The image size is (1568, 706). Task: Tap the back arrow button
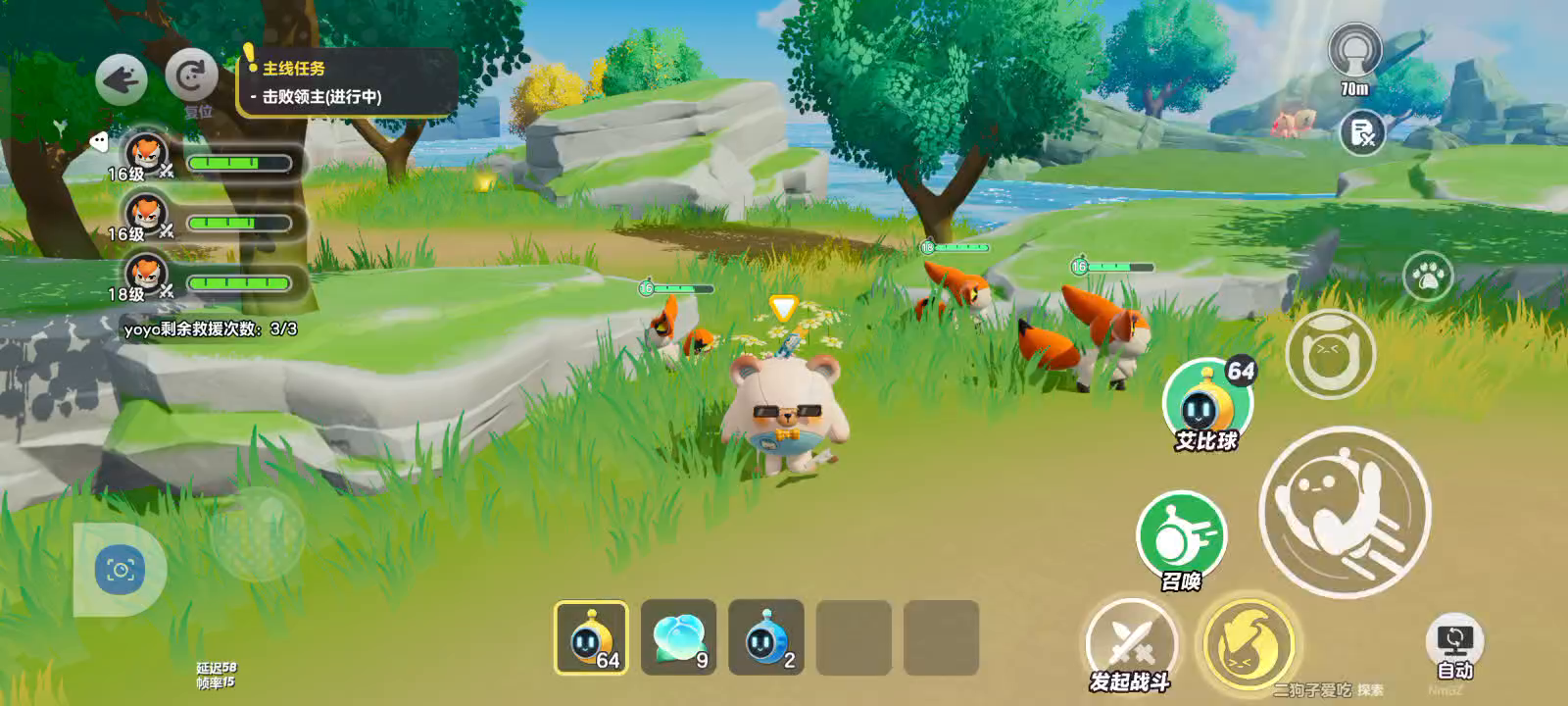pyautogui.click(x=122, y=79)
